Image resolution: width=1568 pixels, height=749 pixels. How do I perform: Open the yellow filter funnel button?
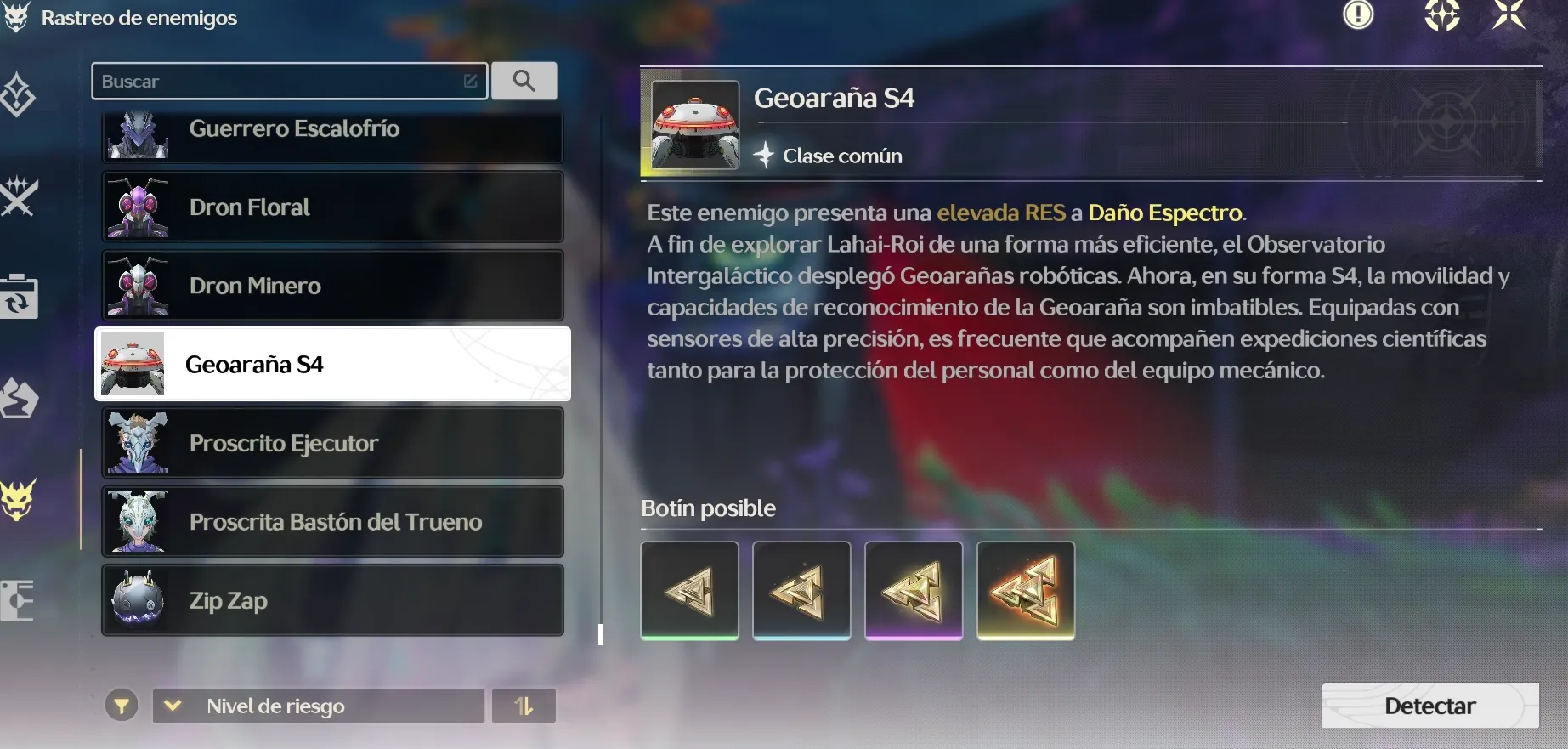point(122,706)
